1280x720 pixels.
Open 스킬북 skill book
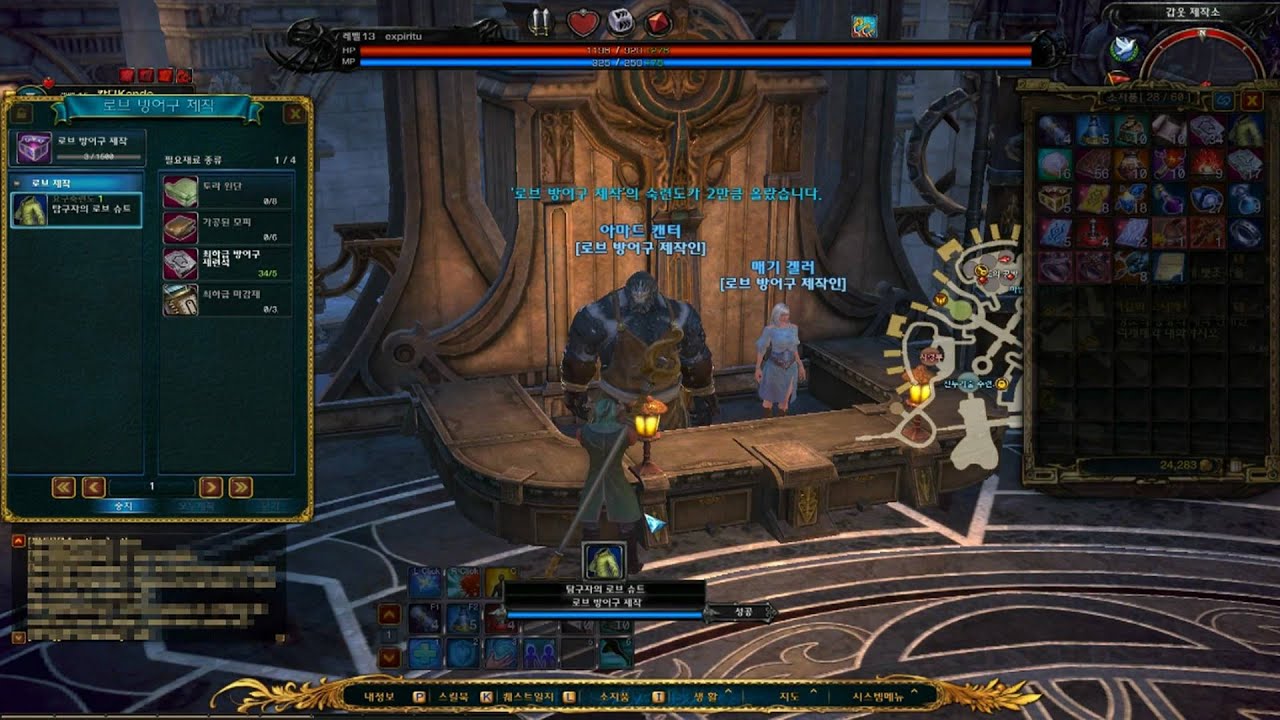453,696
